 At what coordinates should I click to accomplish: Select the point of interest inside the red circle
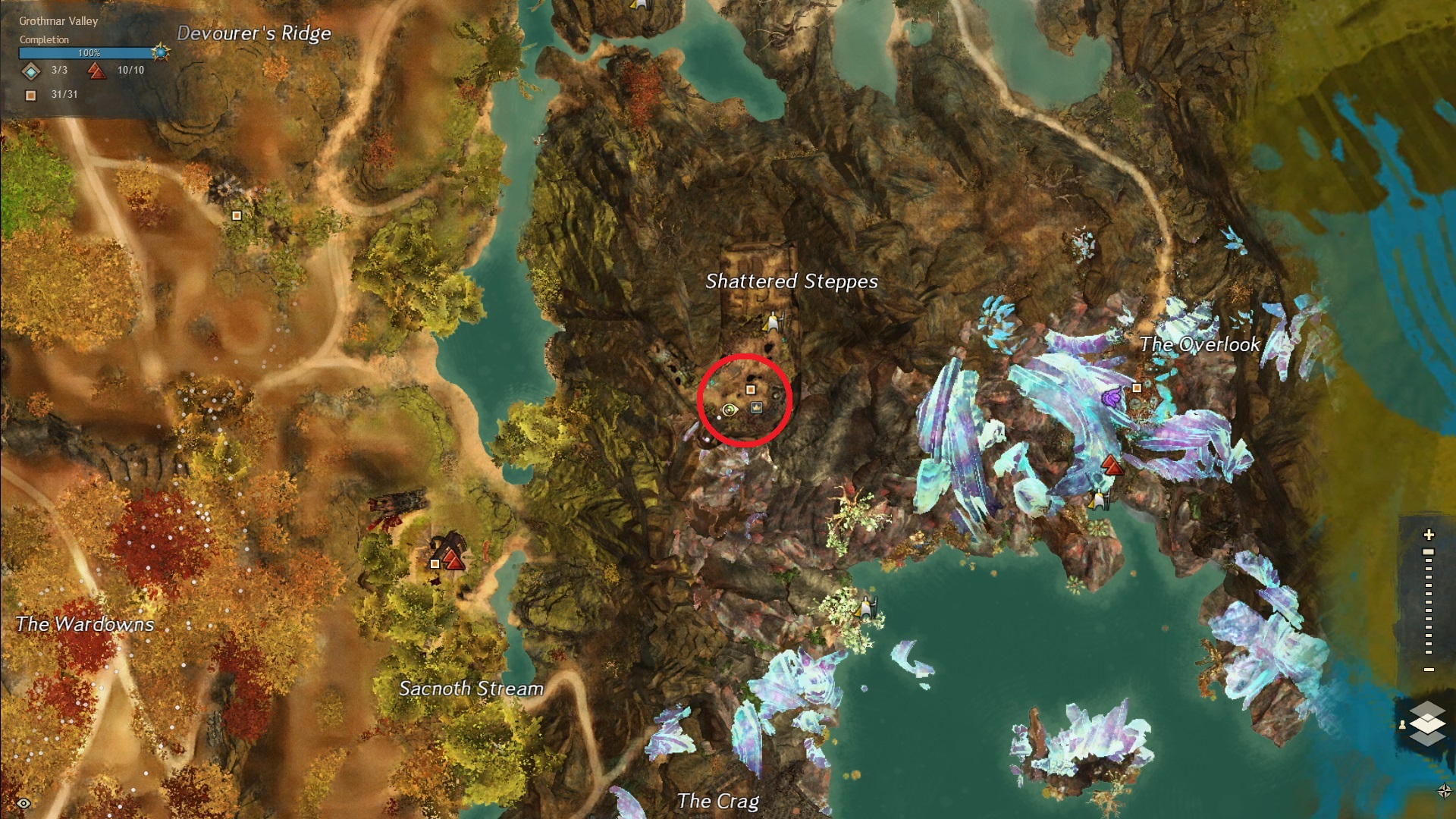[x=751, y=390]
